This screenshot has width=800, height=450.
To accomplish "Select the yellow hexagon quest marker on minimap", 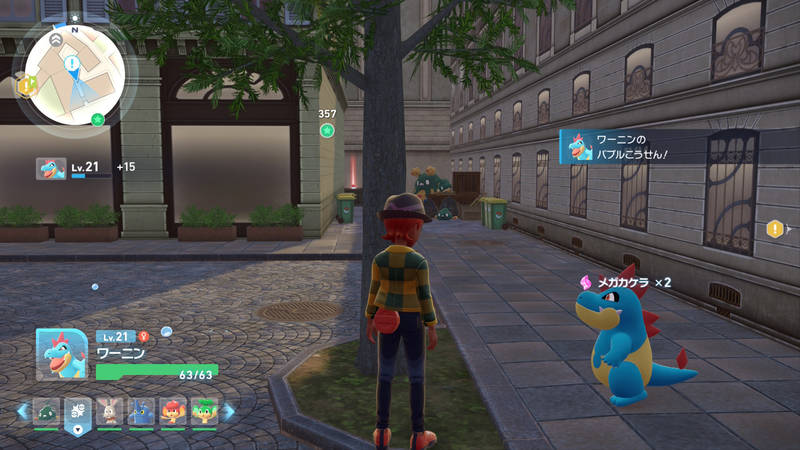I will point(27,86).
